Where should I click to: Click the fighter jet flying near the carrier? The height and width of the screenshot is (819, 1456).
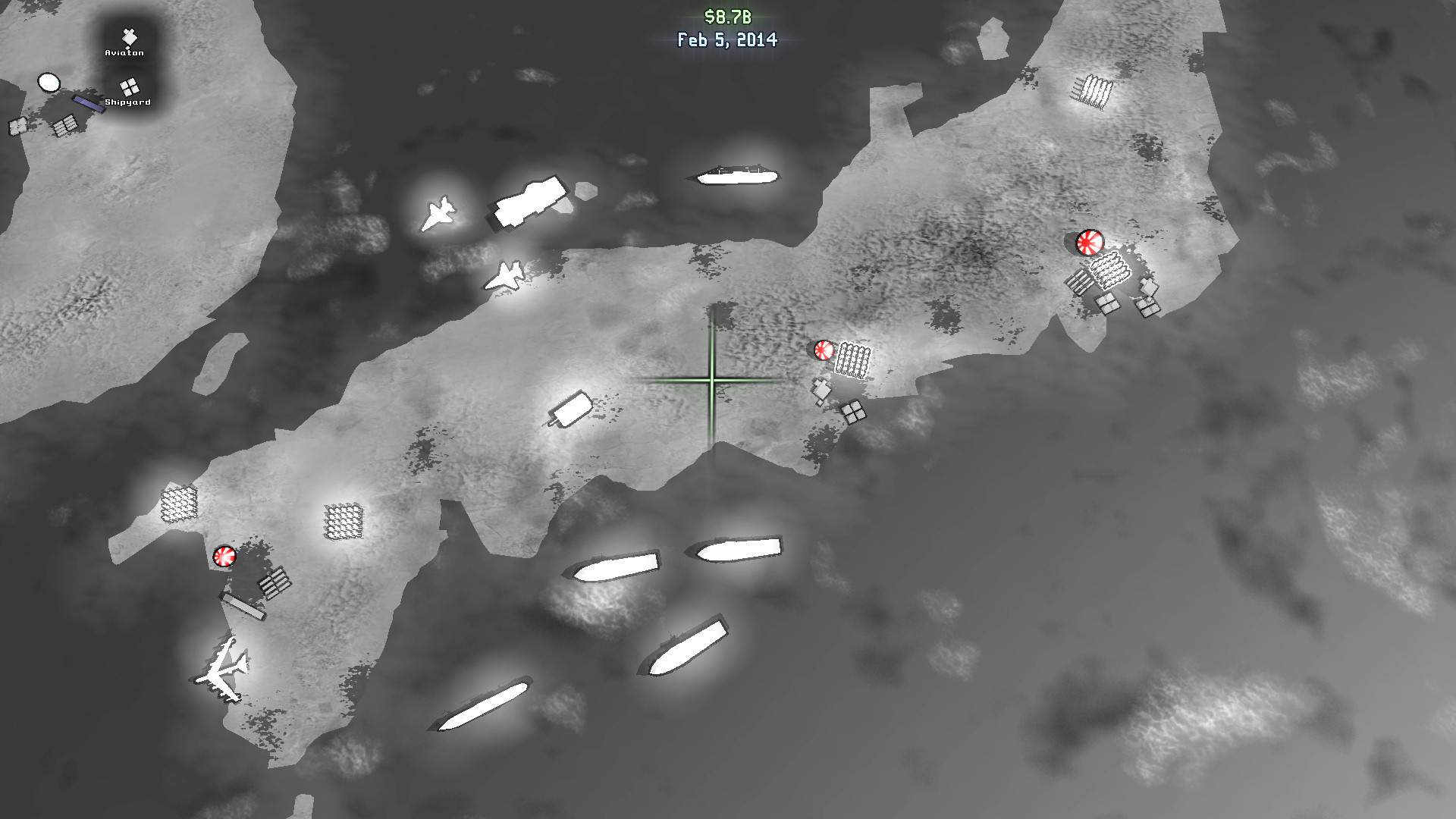pos(440,212)
